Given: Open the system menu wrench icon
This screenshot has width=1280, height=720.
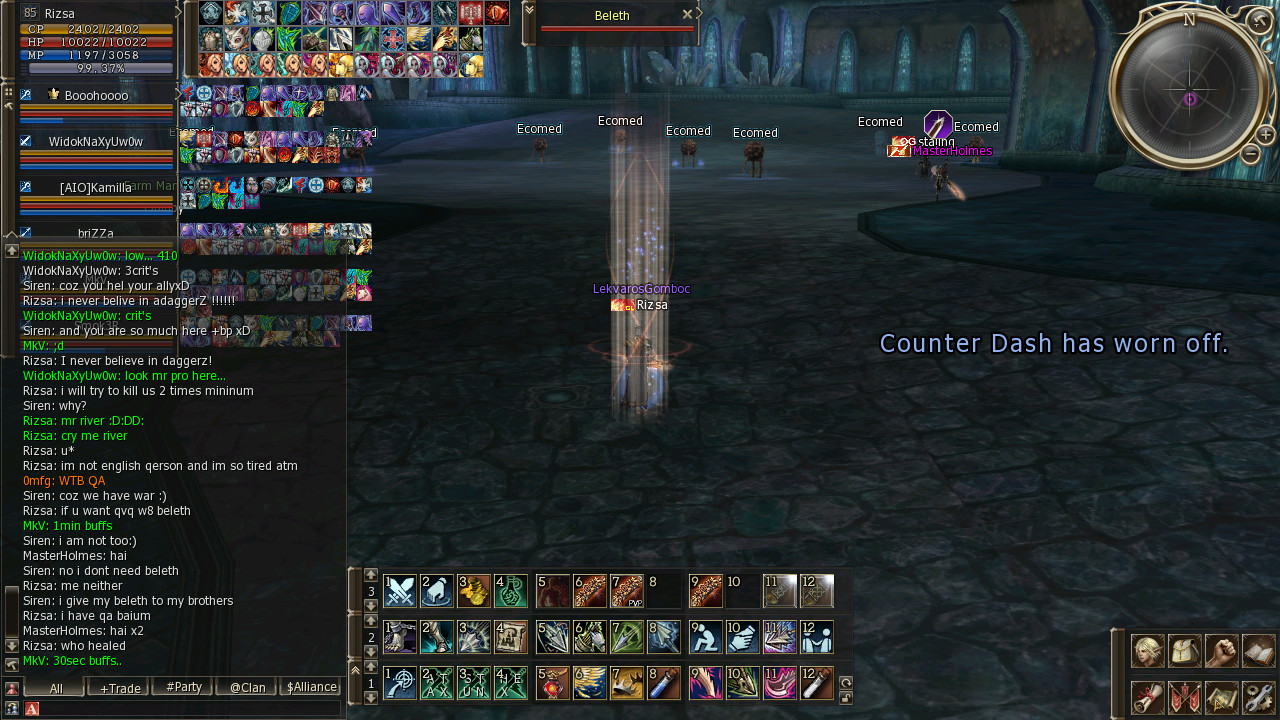Looking at the screenshot, I should tap(1258, 697).
